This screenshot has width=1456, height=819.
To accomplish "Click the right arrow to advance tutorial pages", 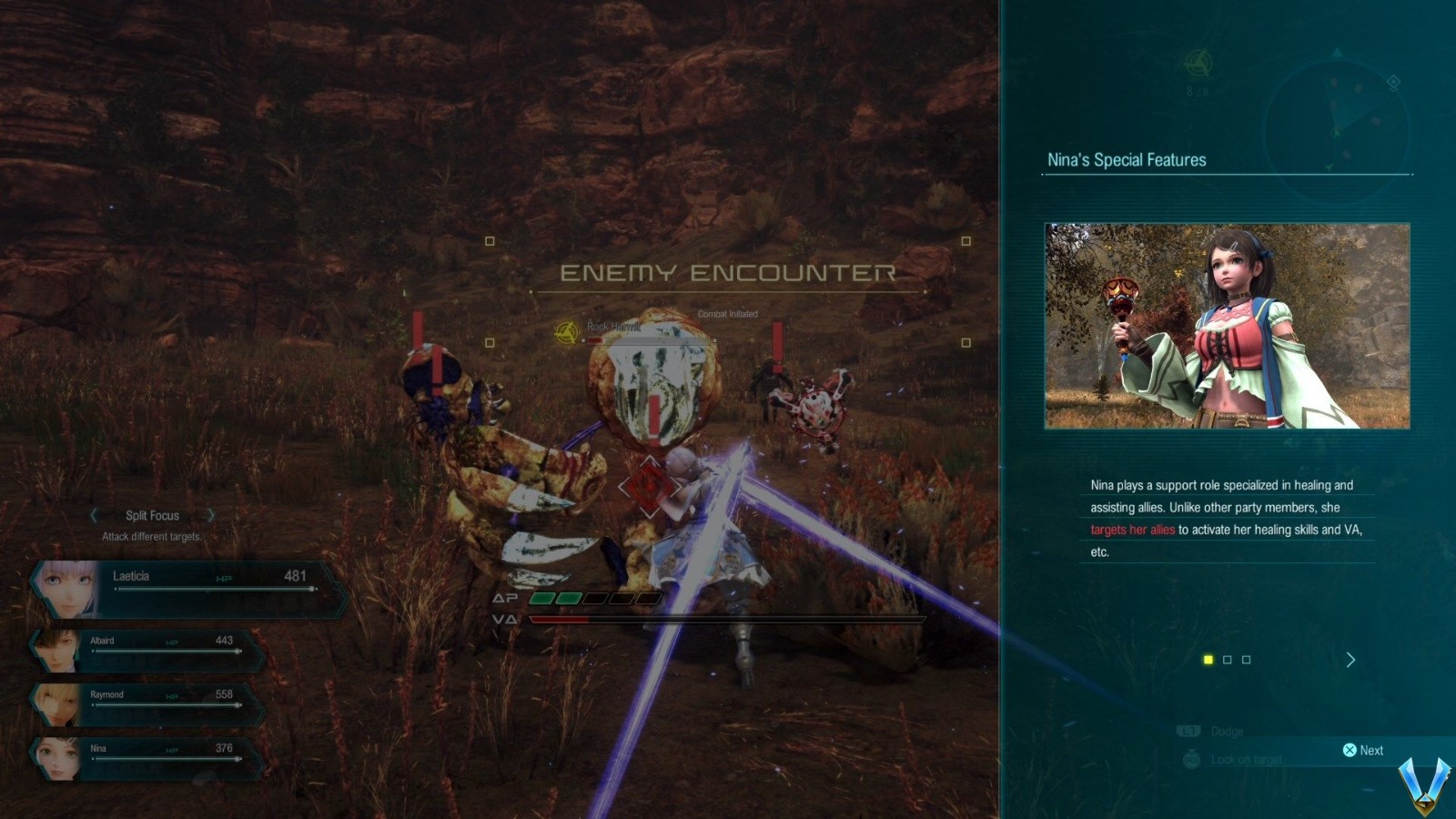I will point(1350,660).
